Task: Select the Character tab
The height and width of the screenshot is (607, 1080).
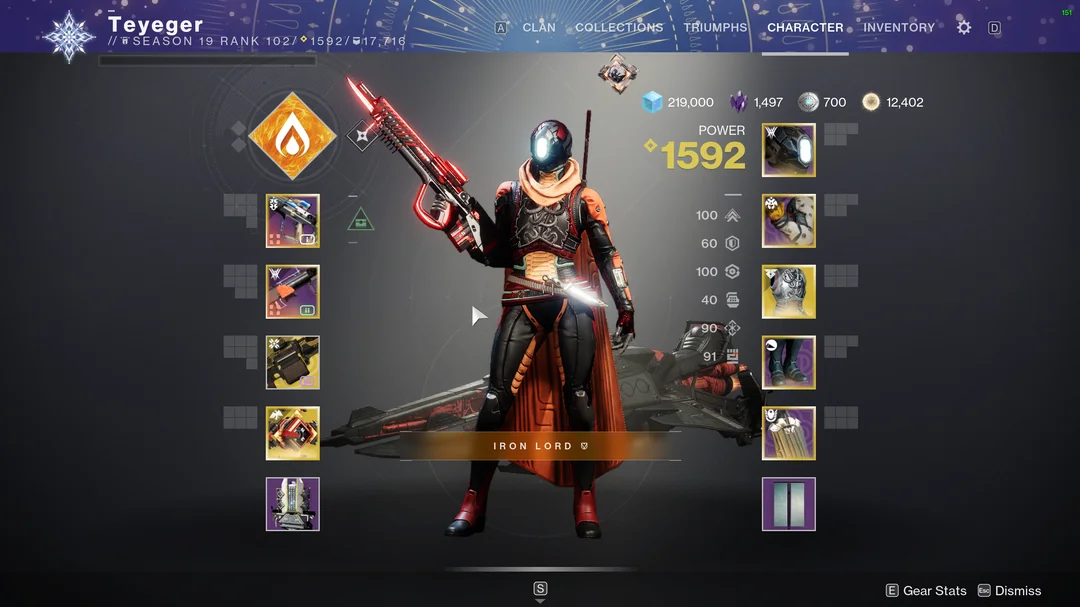Action: (x=805, y=28)
